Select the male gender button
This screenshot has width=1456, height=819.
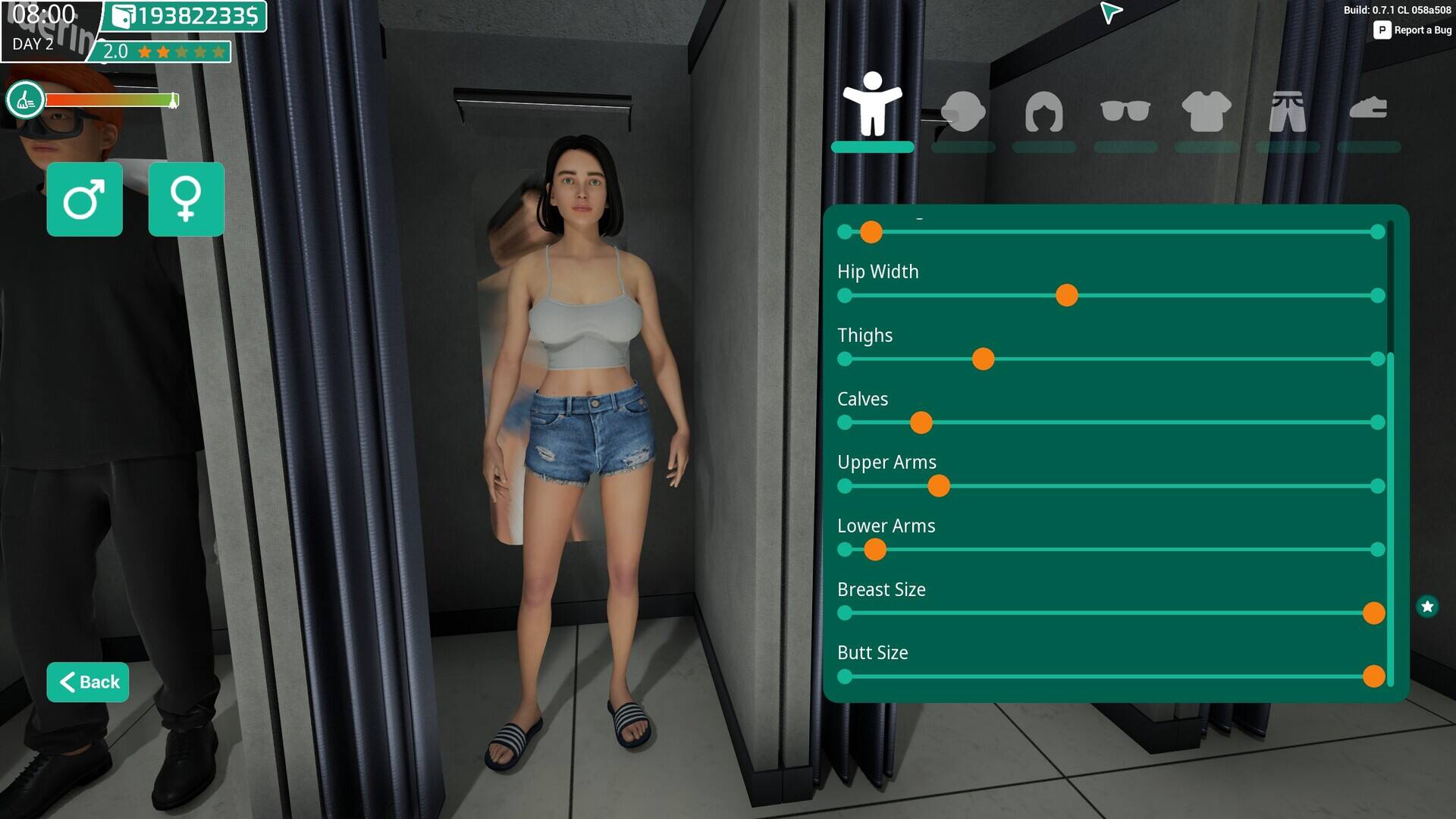pyautogui.click(x=84, y=199)
